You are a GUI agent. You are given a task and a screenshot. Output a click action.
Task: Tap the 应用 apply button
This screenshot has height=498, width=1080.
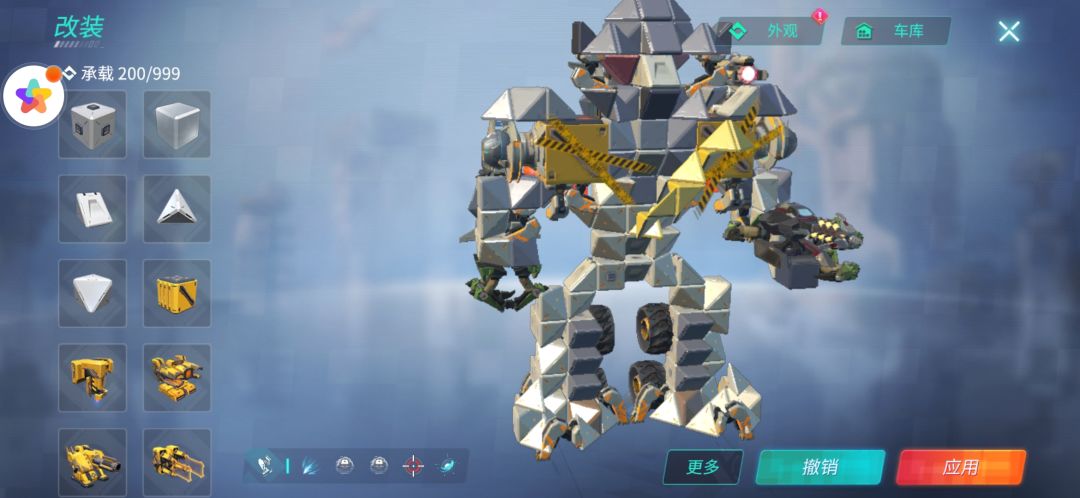960,467
